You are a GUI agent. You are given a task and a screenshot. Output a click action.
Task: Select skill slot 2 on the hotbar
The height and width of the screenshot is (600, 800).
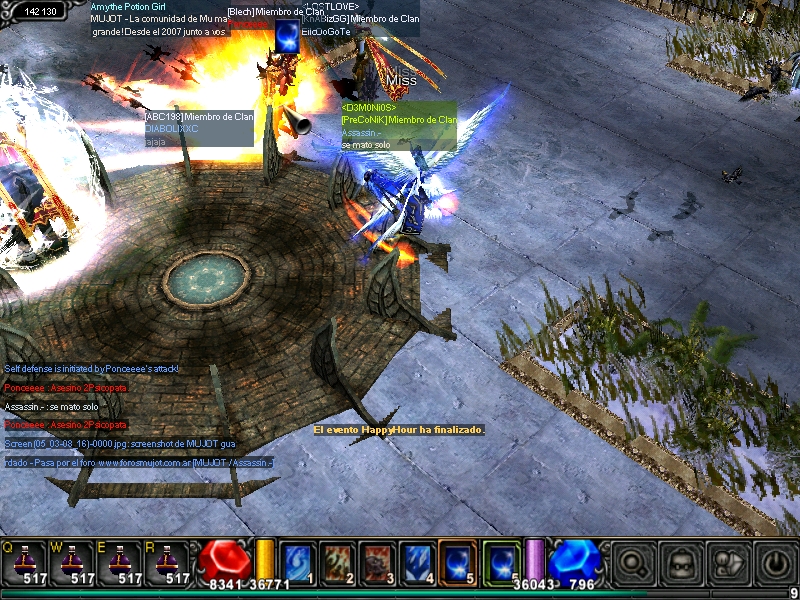point(338,562)
